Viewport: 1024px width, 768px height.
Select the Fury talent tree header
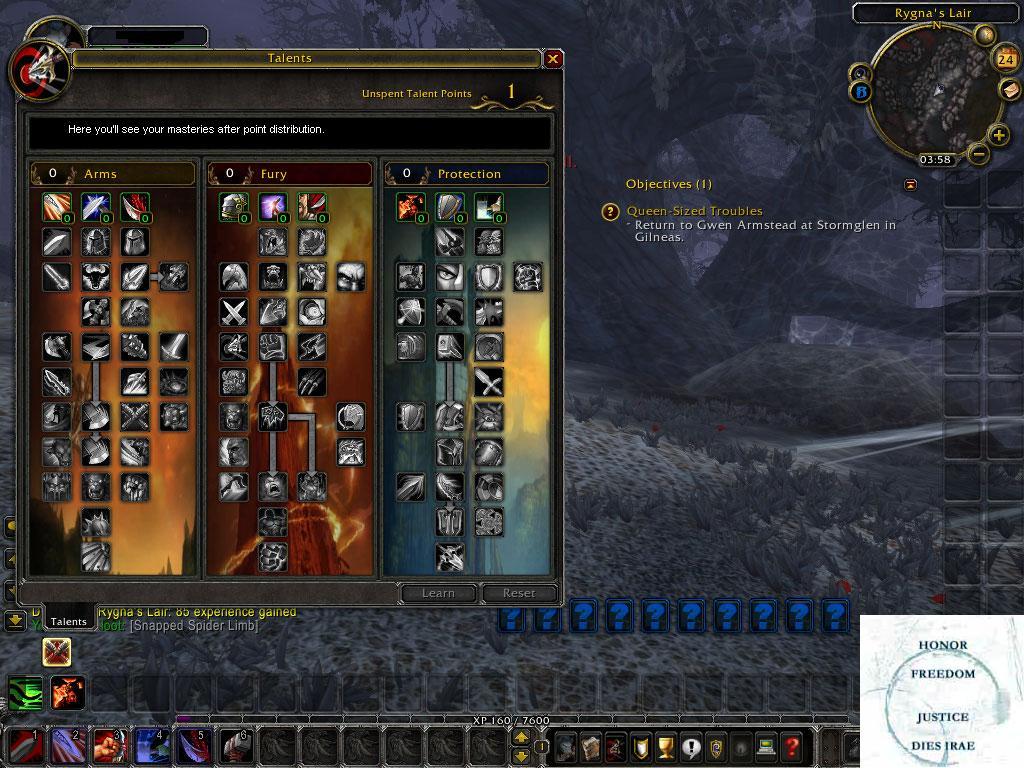tap(290, 174)
